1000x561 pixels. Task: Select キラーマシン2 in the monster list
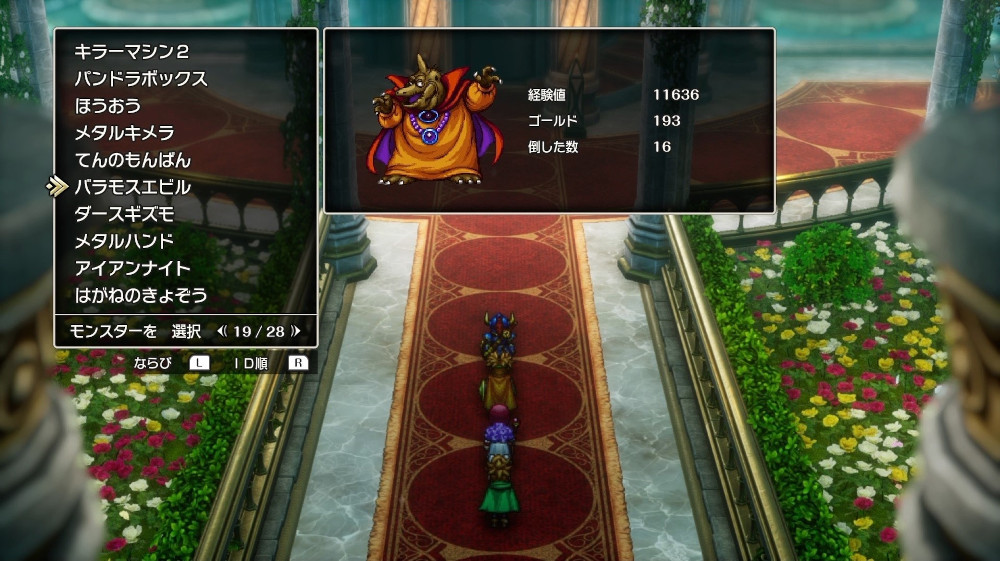pos(131,52)
